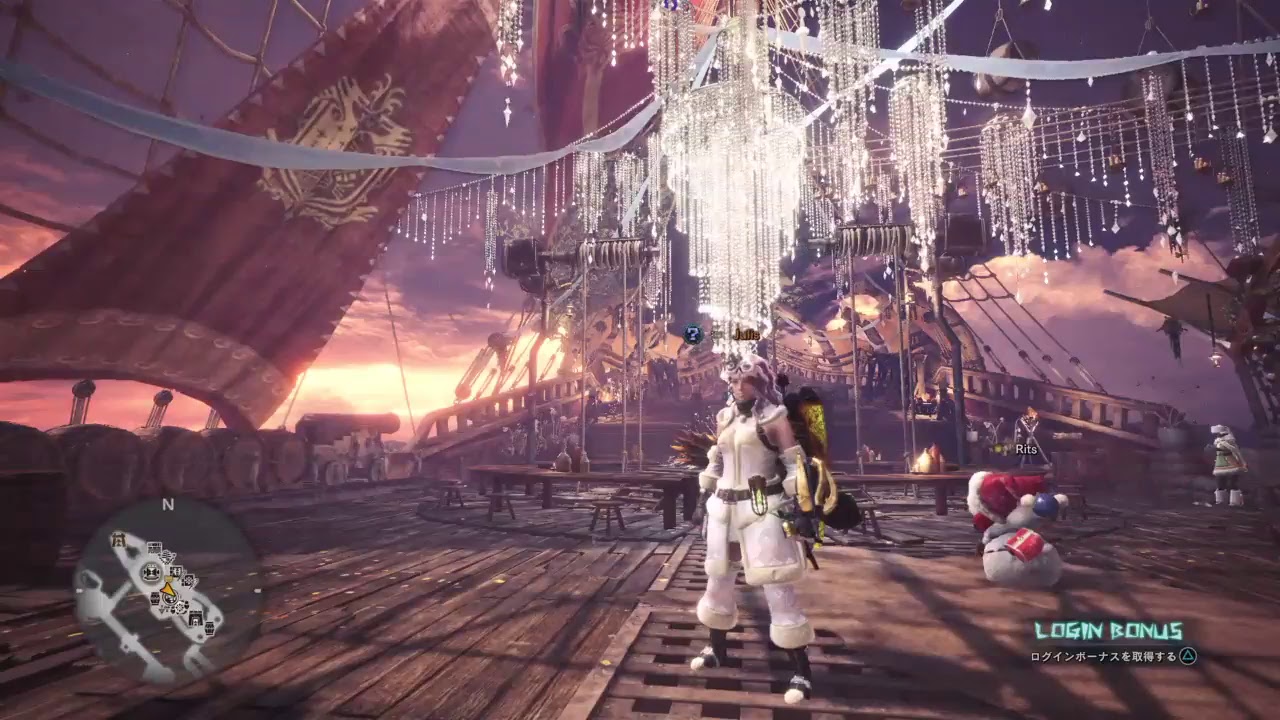
Task: Click the Rits player nameplate
Action: click(1025, 451)
